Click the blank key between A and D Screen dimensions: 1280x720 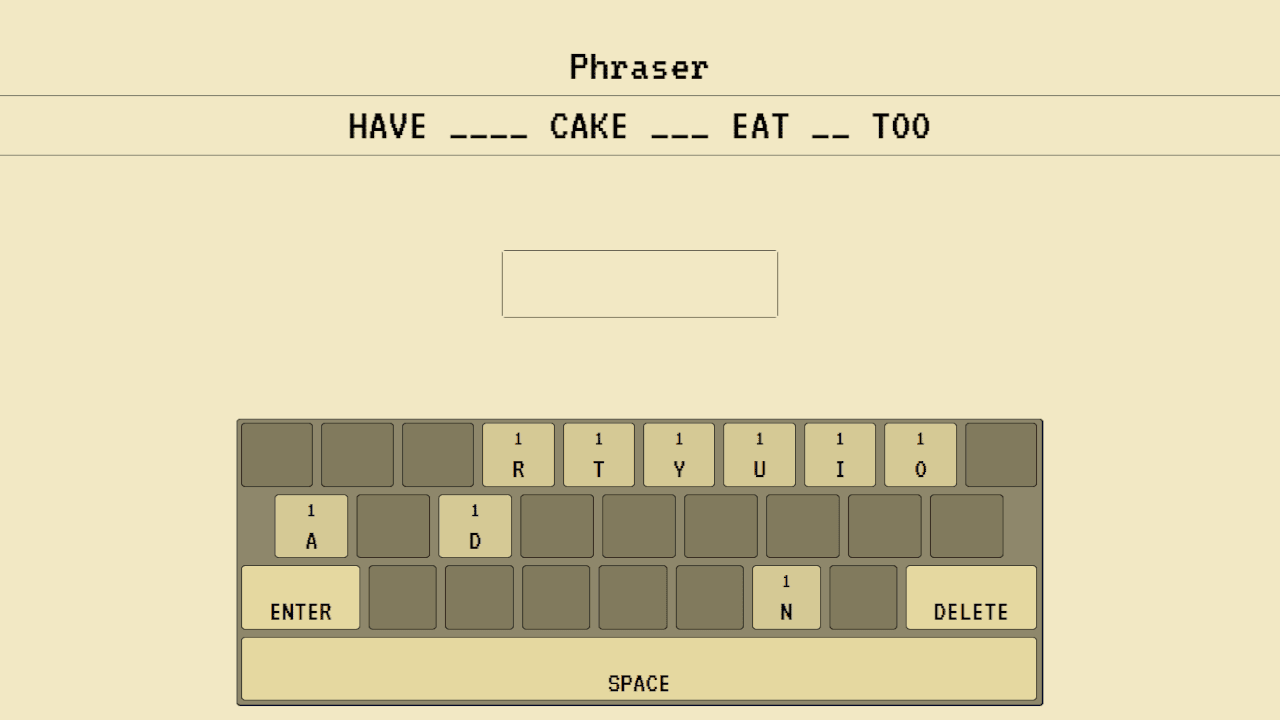[393, 525]
